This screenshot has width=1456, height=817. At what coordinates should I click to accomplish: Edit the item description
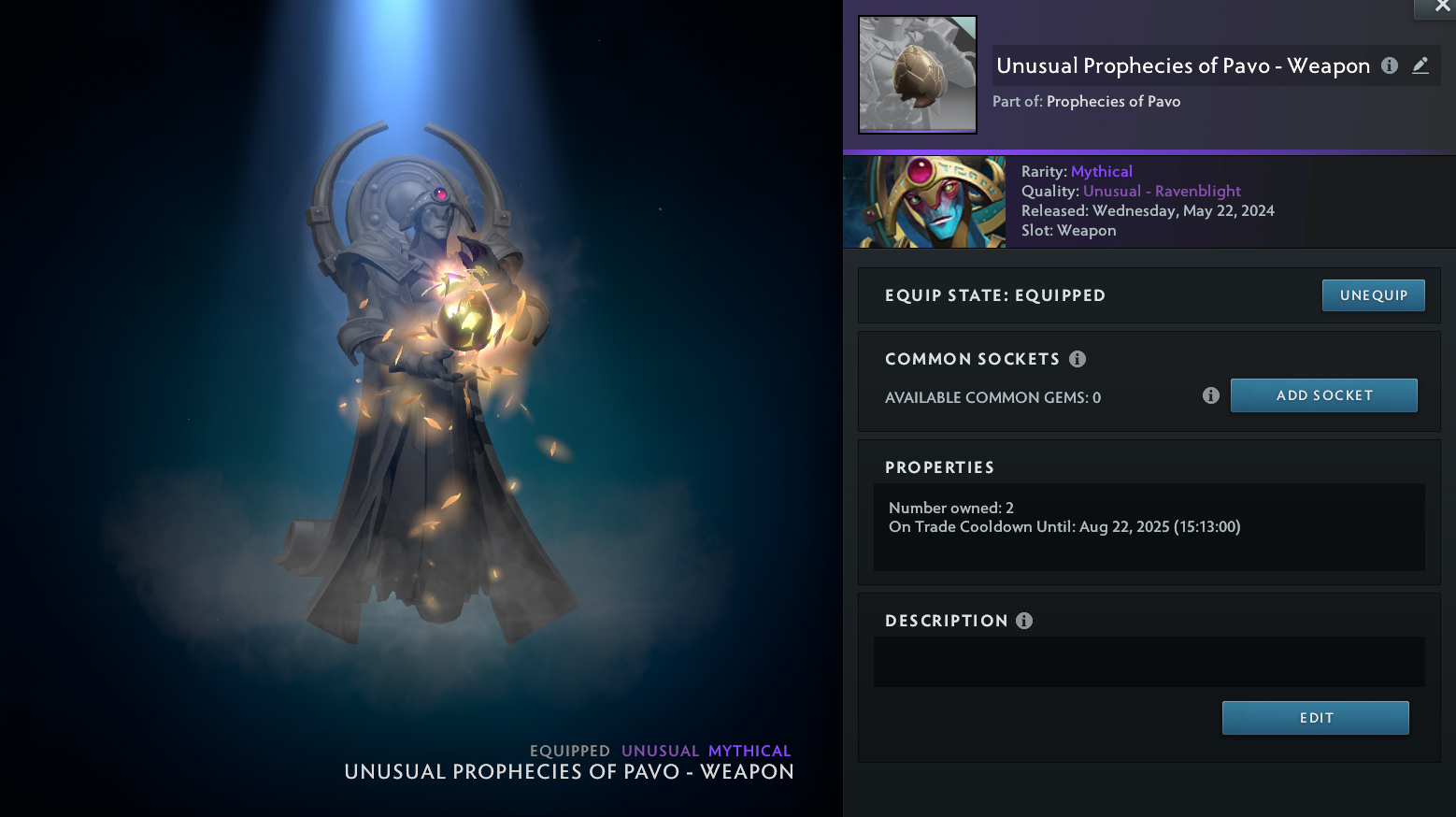click(x=1315, y=718)
